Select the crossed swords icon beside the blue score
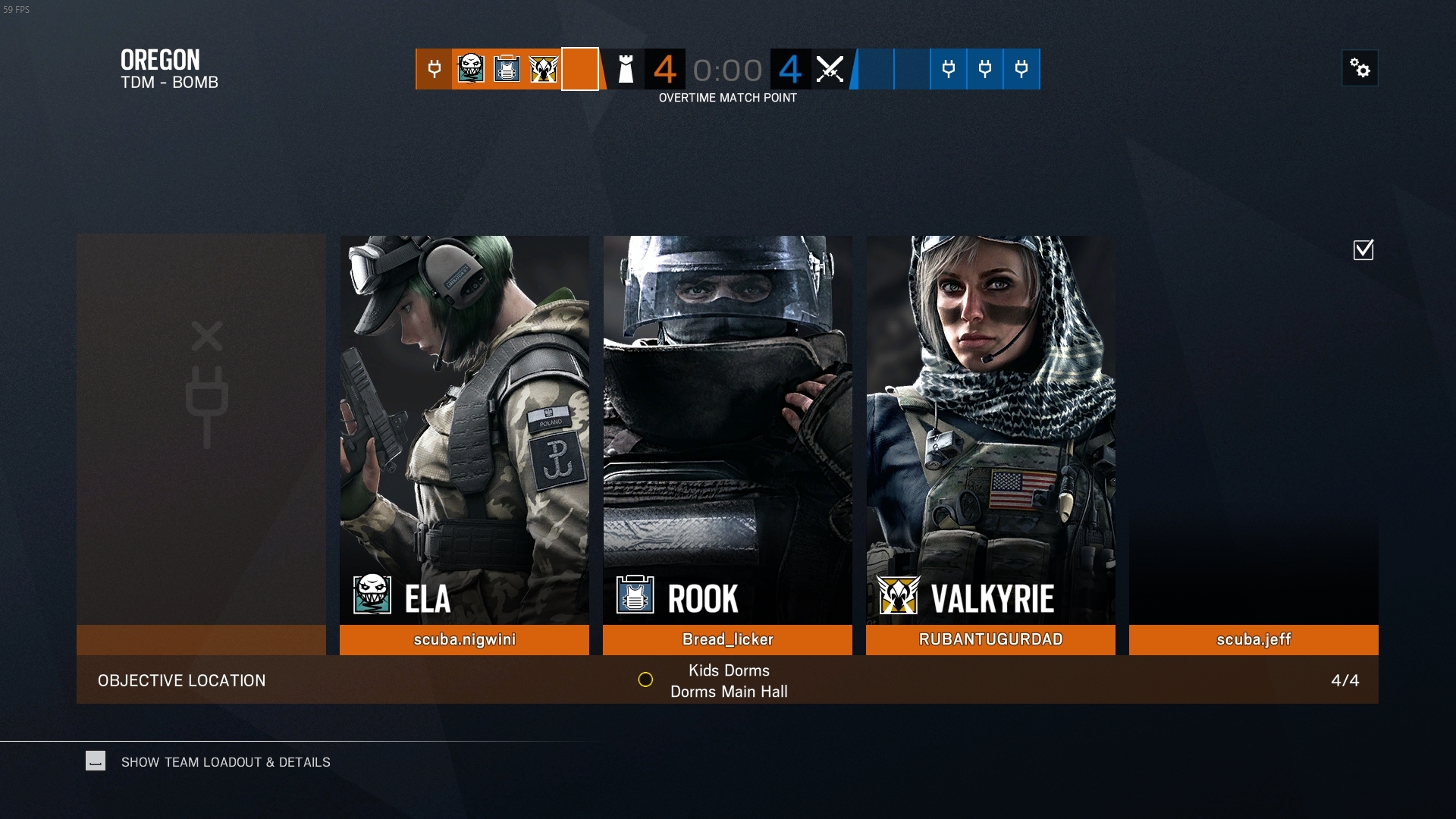Screen dimensions: 1456x819 [x=831, y=69]
